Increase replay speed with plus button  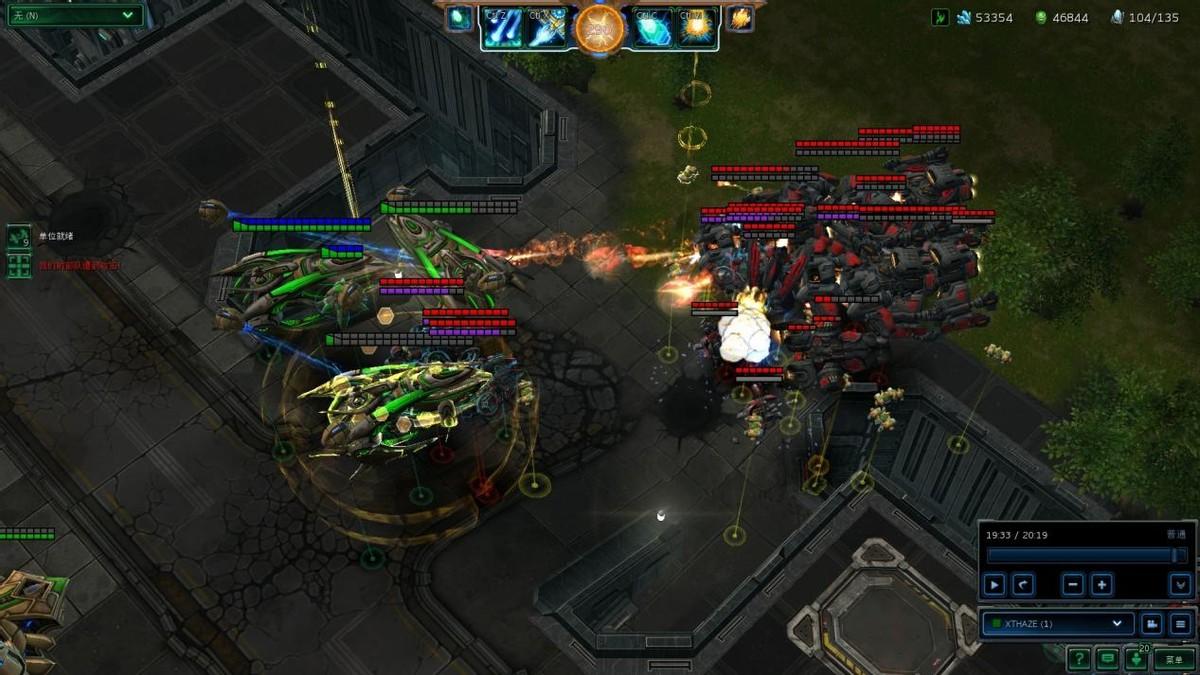1102,585
